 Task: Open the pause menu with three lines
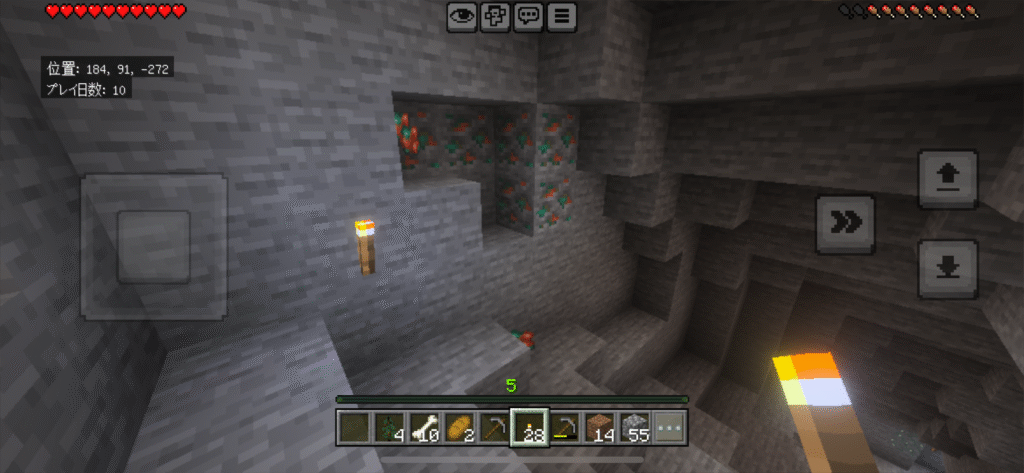(x=563, y=16)
